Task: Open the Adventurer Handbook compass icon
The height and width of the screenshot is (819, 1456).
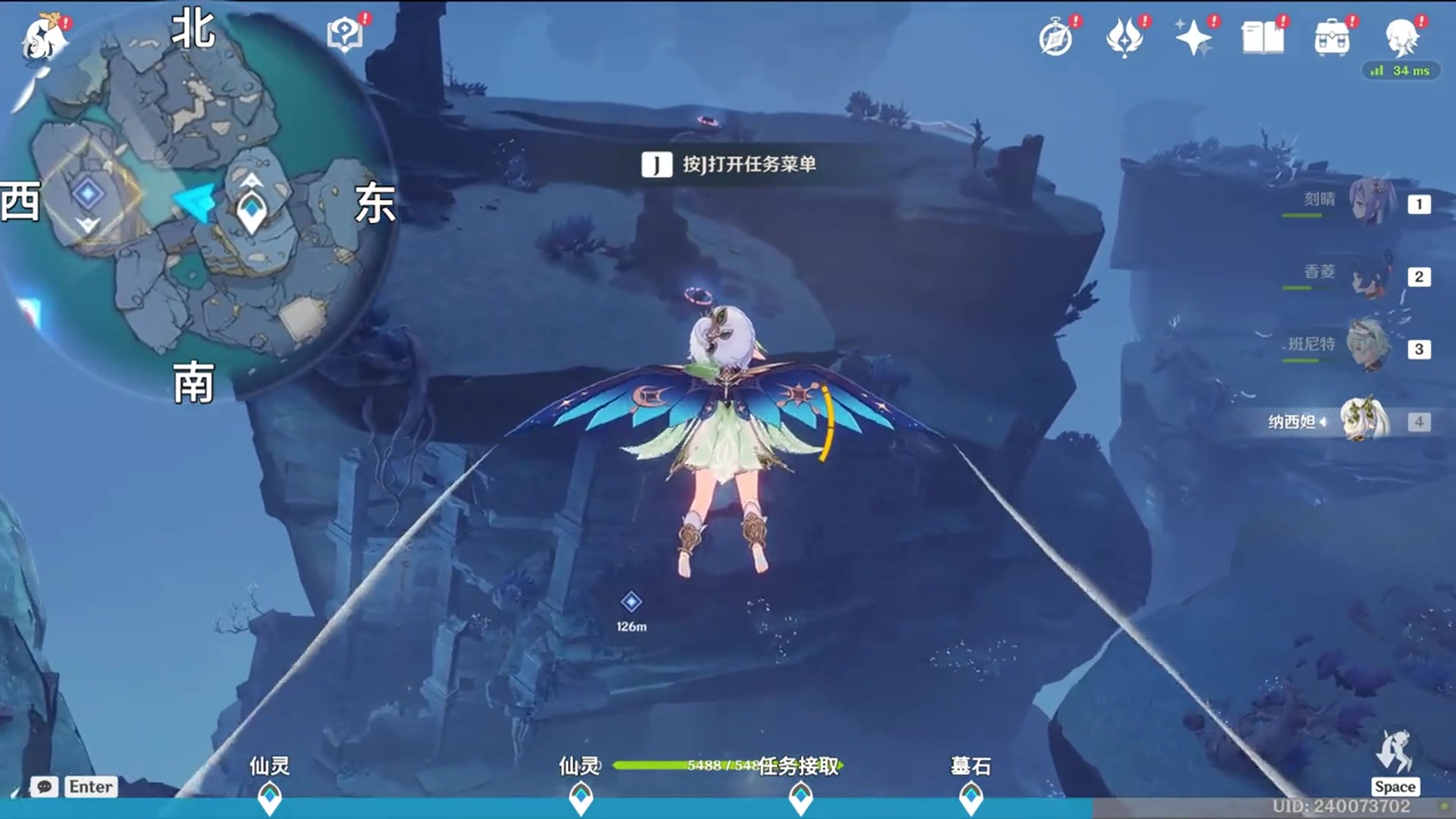Action: pyautogui.click(x=1056, y=38)
